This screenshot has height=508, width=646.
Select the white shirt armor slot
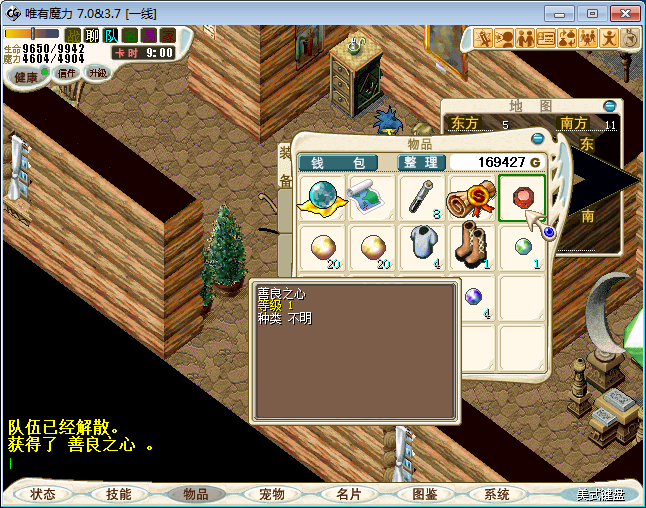(x=422, y=246)
